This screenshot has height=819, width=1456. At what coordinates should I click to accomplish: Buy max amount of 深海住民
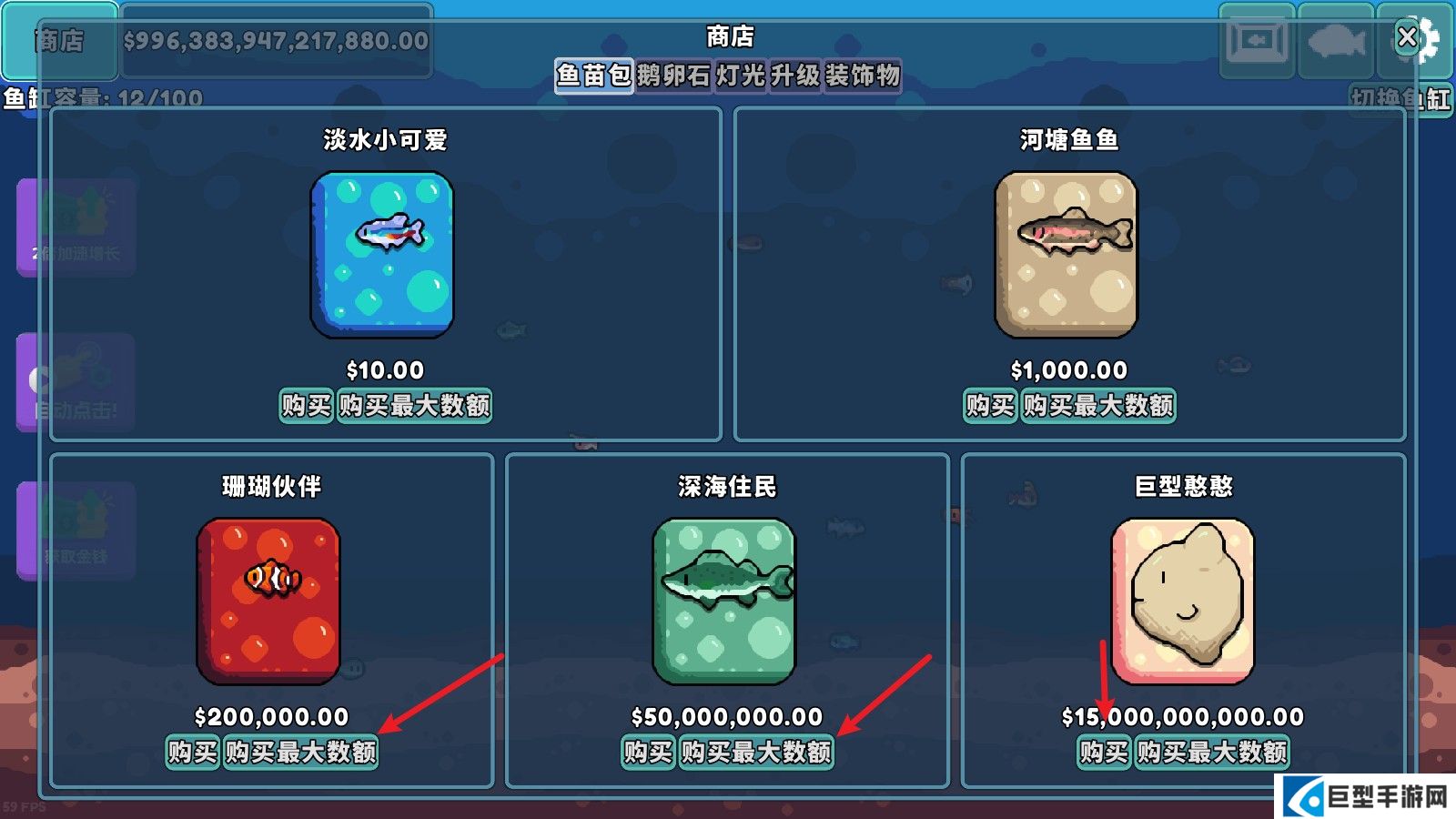756,753
